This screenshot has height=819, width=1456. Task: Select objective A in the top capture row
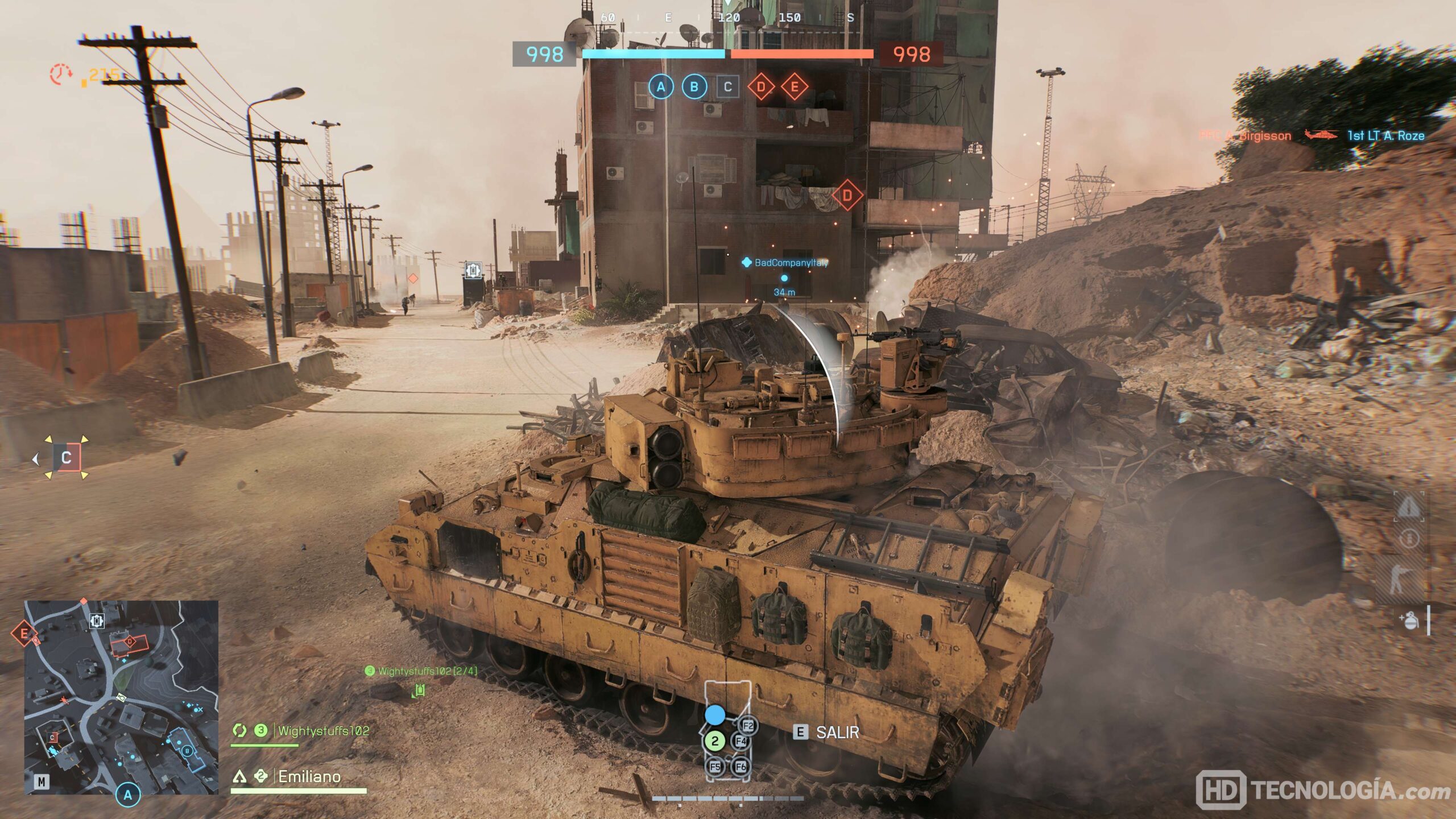click(x=661, y=87)
